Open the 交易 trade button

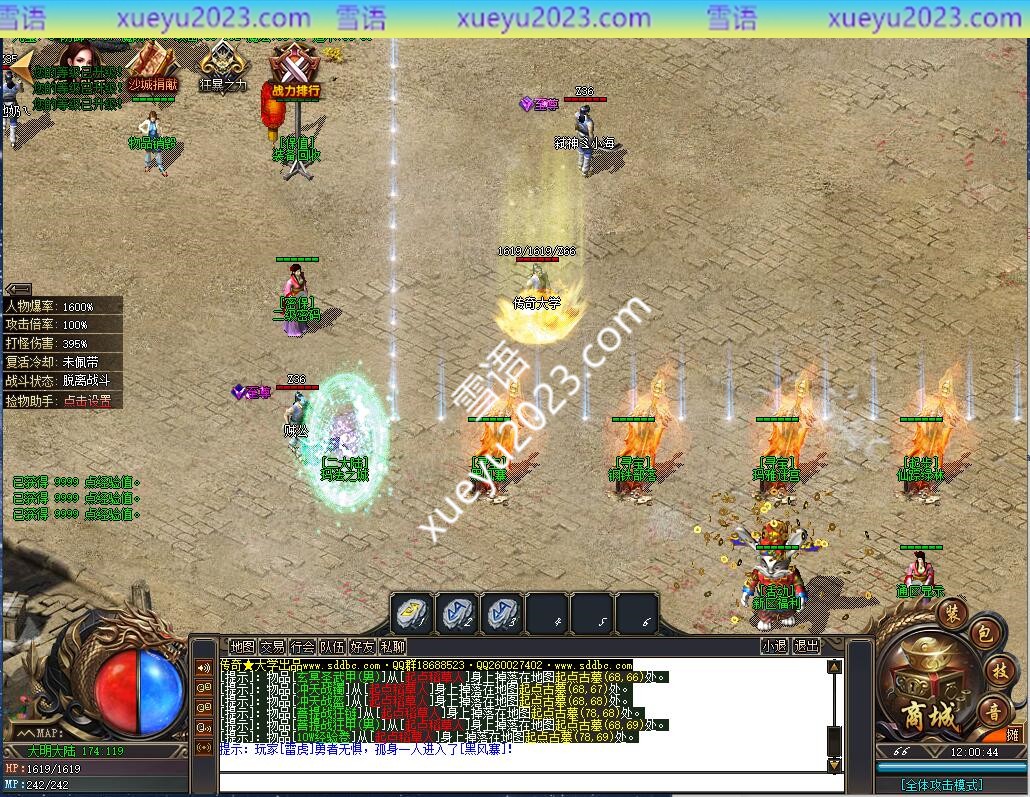click(x=272, y=647)
